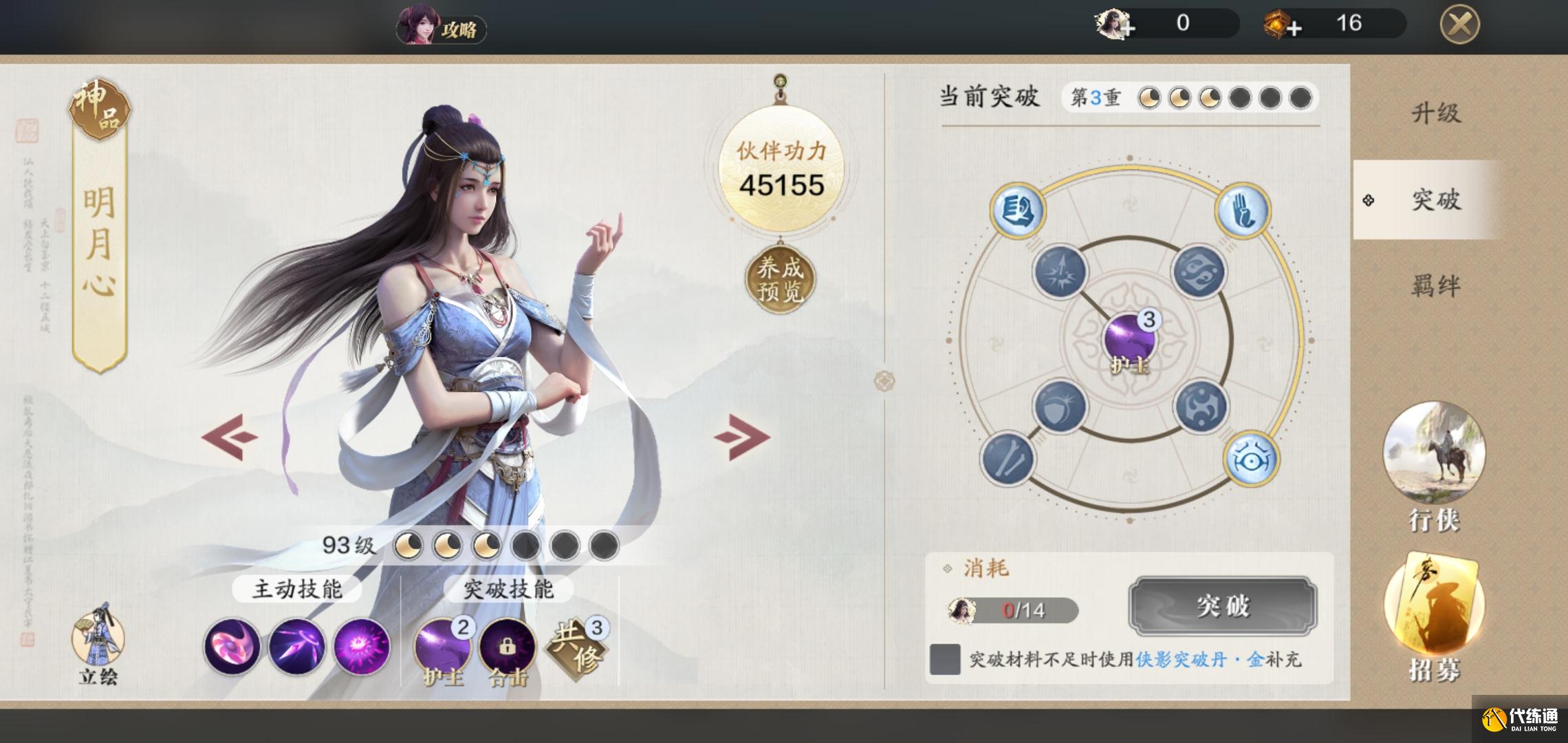Select the glowing fist breakthrough node
This screenshot has height=743, width=1568.
coord(1017,210)
